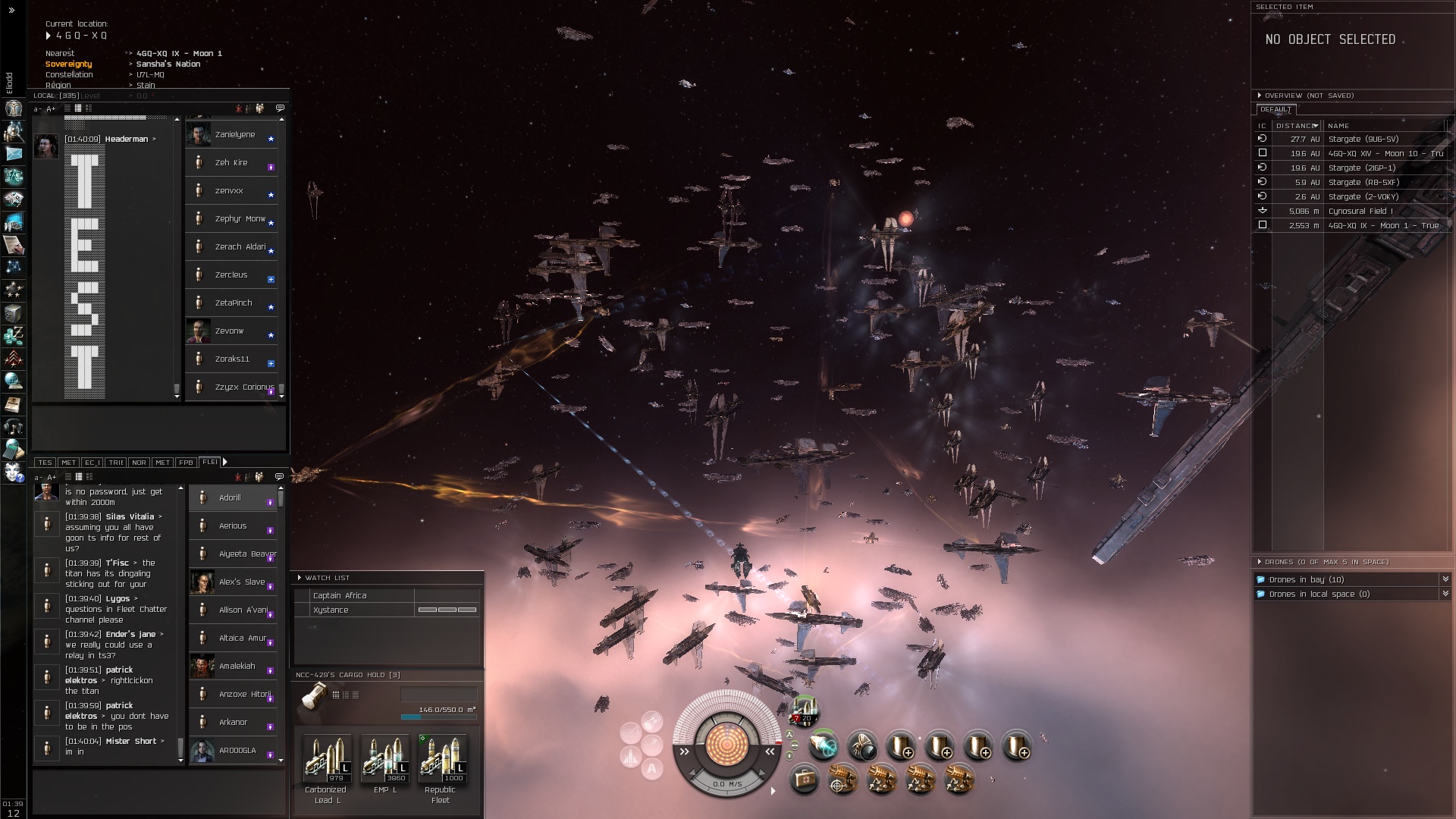The image size is (1456, 819).
Task: Select Carbonized Lead L ammo stack
Action: click(x=327, y=758)
